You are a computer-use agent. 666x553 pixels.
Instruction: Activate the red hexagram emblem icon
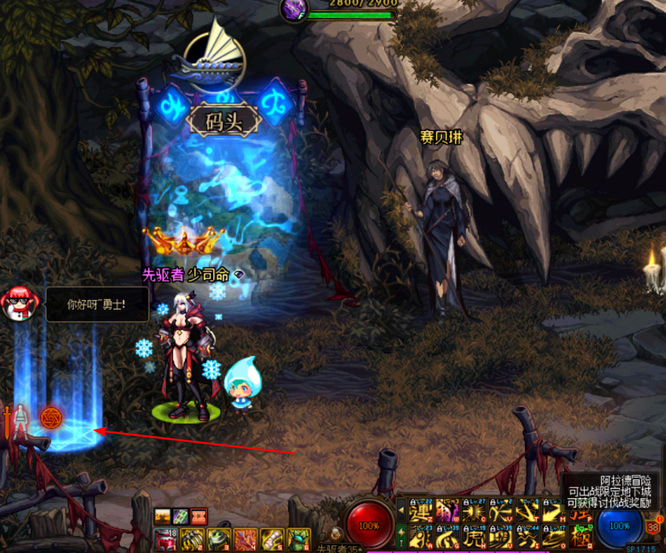pyautogui.click(x=49, y=415)
